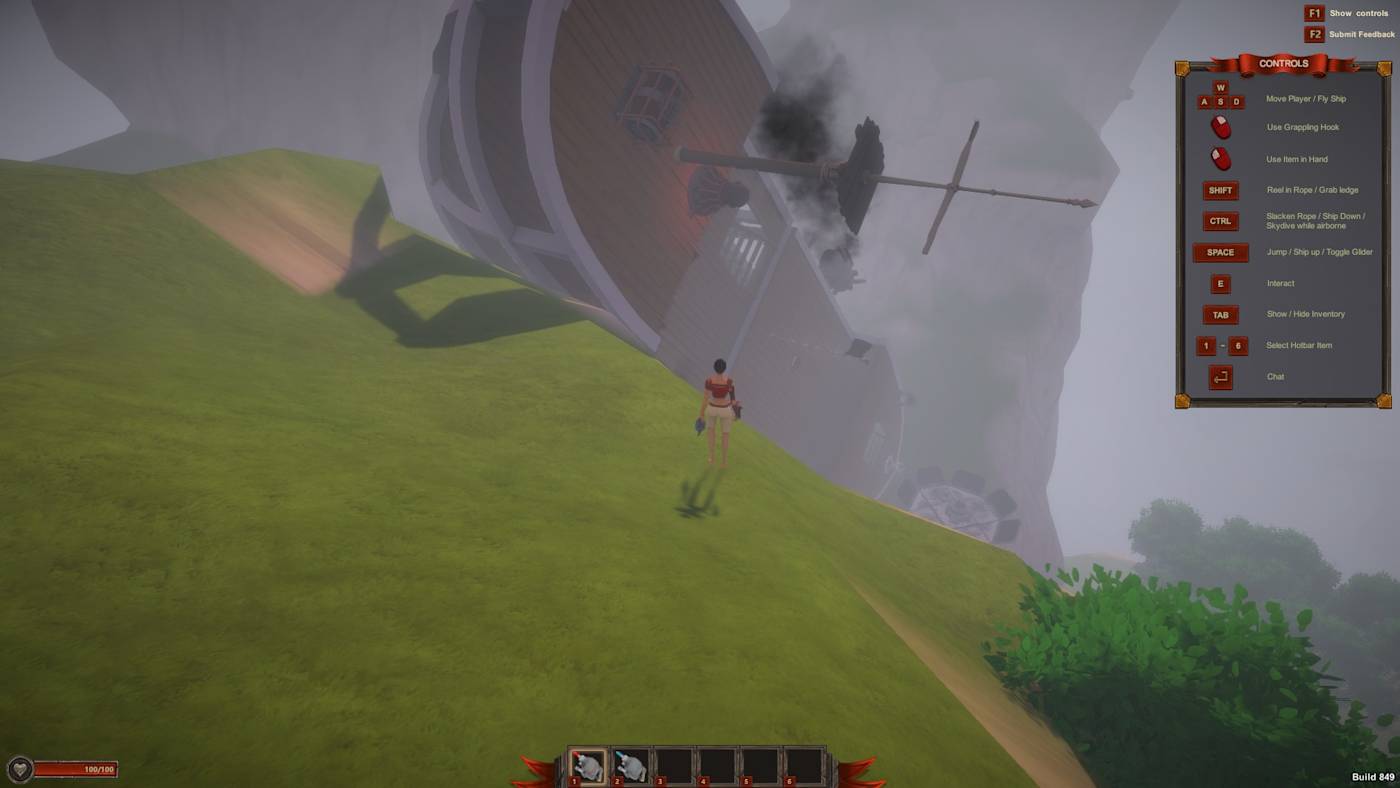Select the red-tipped tool in hotbar slot 1
Viewport: 1400px width, 788px height.
tap(588, 766)
